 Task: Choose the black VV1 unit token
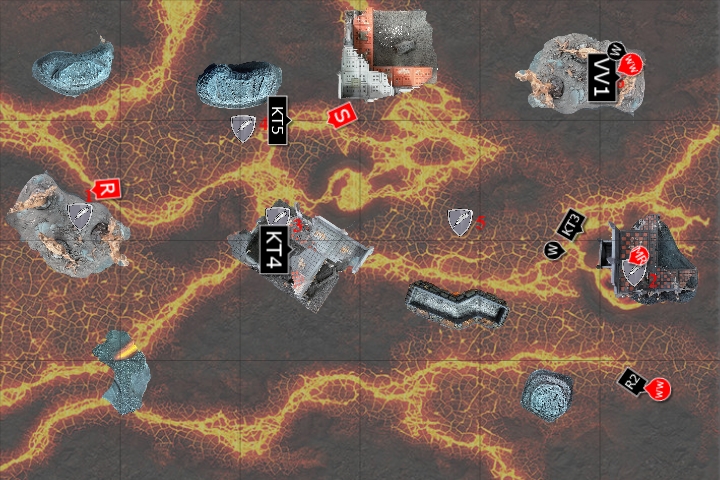click(x=601, y=79)
